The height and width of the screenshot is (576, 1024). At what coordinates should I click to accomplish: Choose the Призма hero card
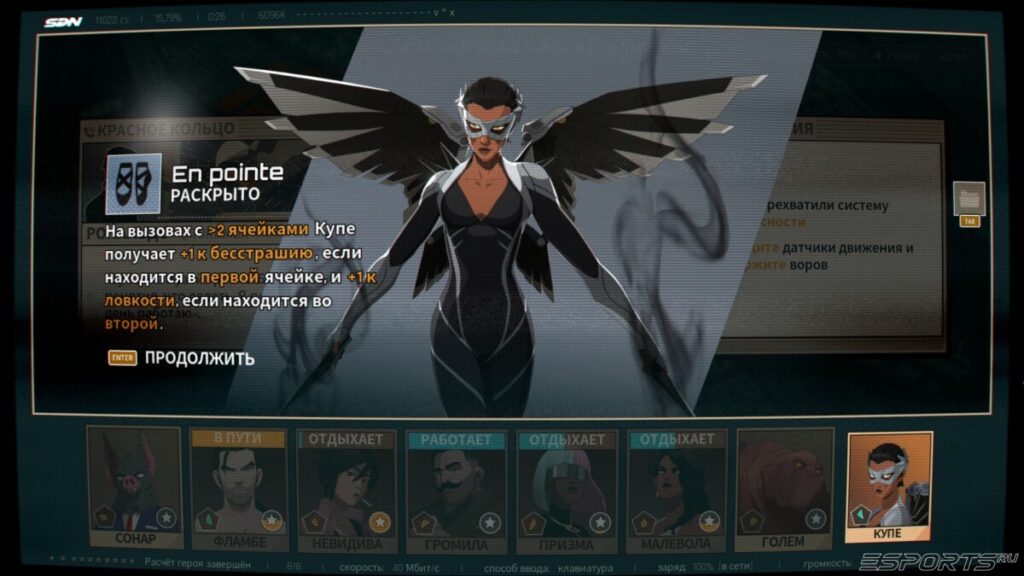point(566,490)
